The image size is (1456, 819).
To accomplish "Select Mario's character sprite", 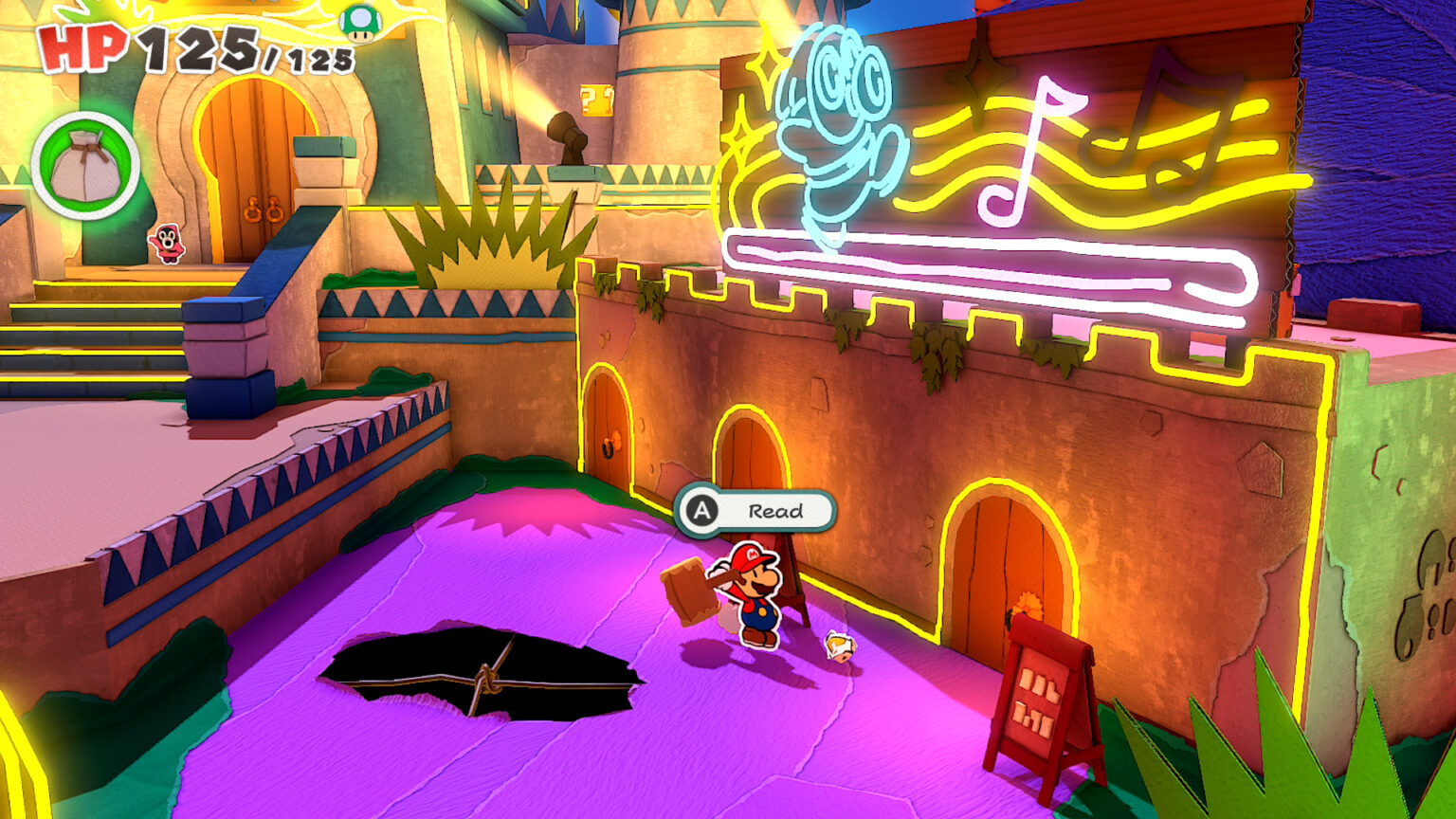I will pos(754,592).
